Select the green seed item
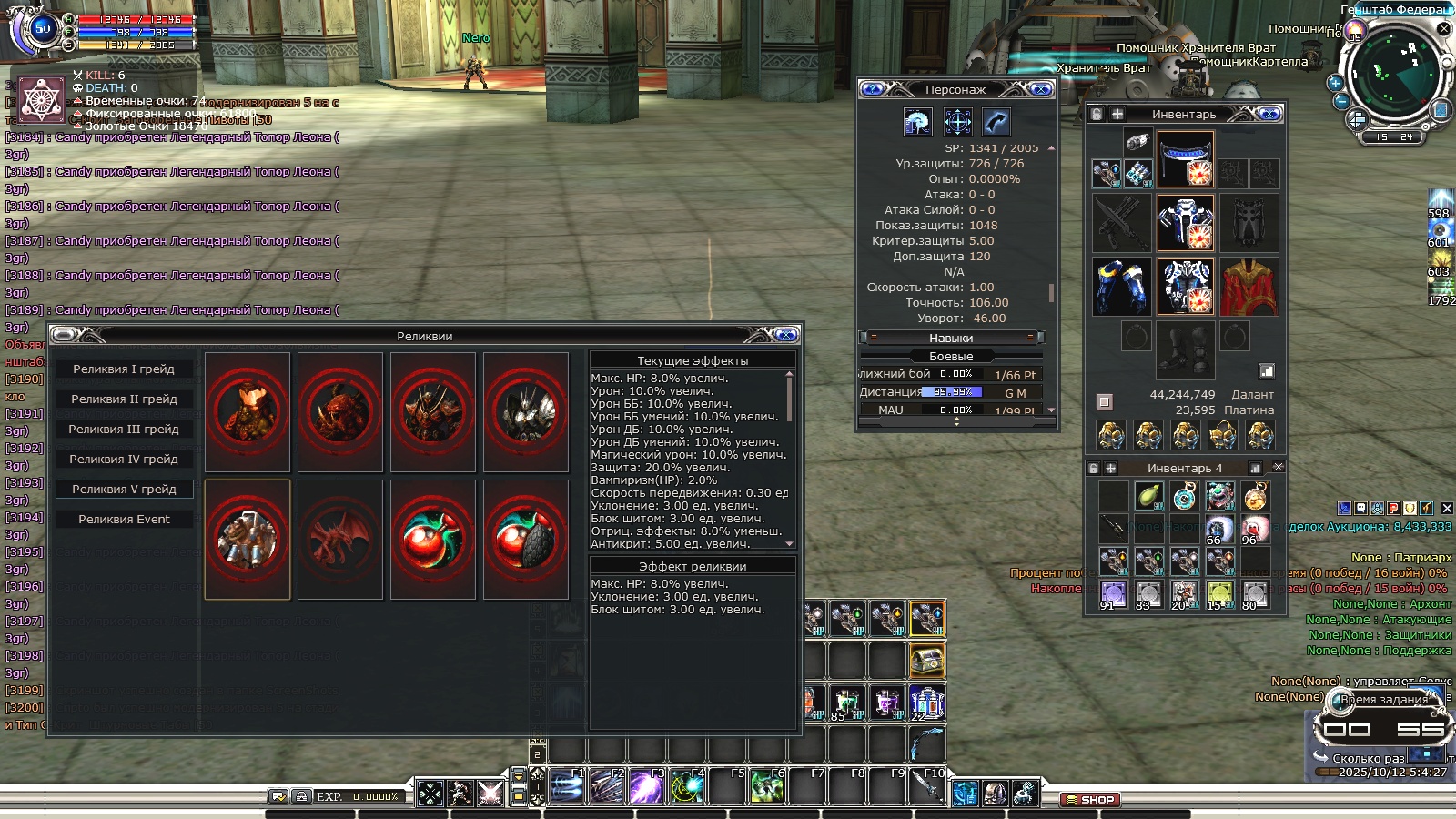Image resolution: width=1456 pixels, height=819 pixels. tap(1149, 497)
